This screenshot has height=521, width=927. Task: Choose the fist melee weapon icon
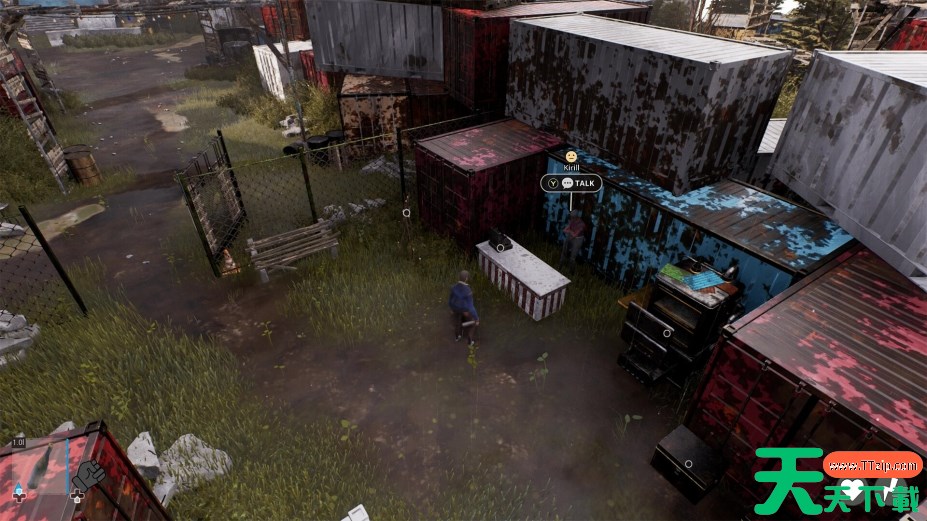pos(88,473)
